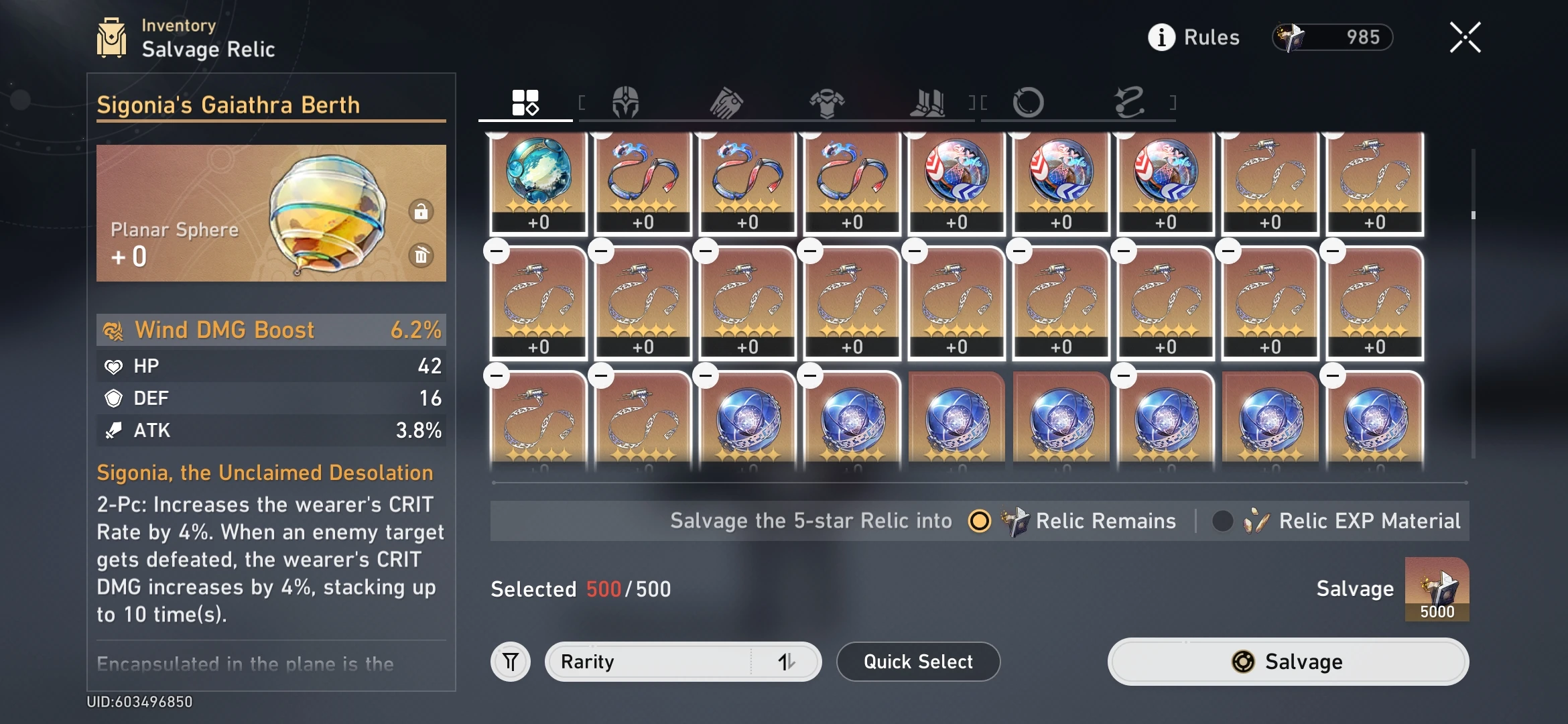Viewport: 1568px width, 724px height.
Task: Open the Rarity sort dropdown
Action: (682, 662)
